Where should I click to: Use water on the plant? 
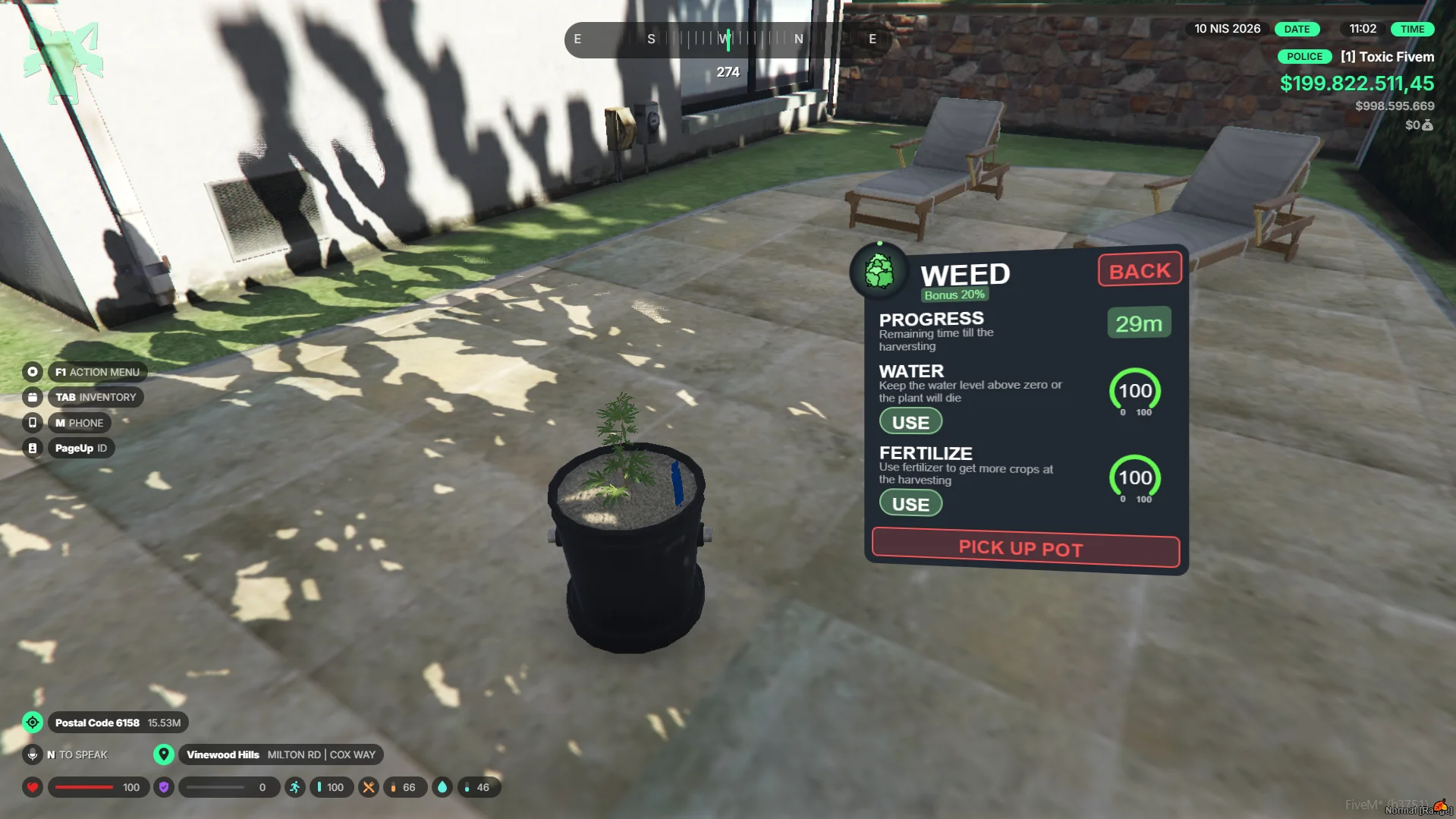tap(910, 422)
